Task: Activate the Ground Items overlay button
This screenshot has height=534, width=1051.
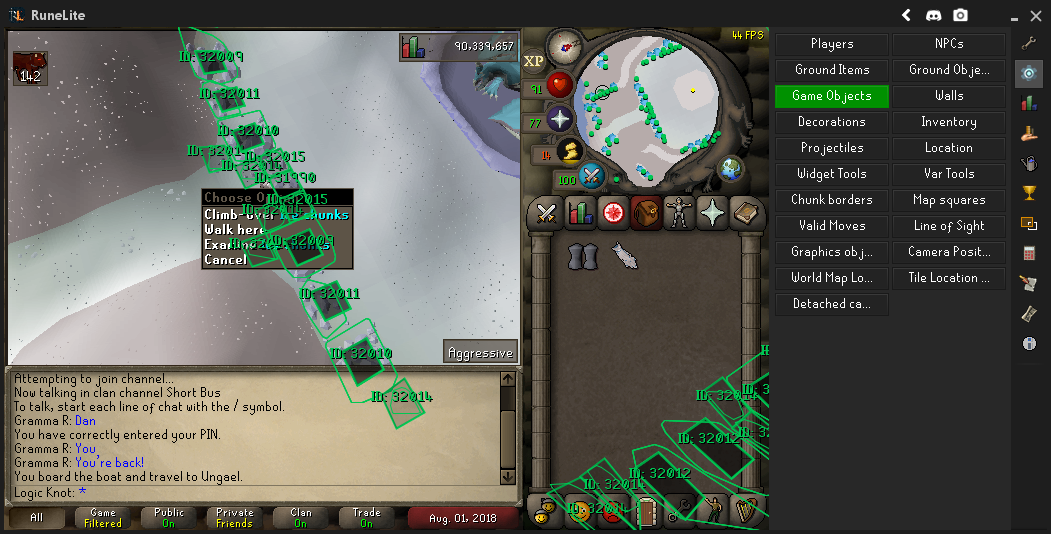Action: point(831,70)
